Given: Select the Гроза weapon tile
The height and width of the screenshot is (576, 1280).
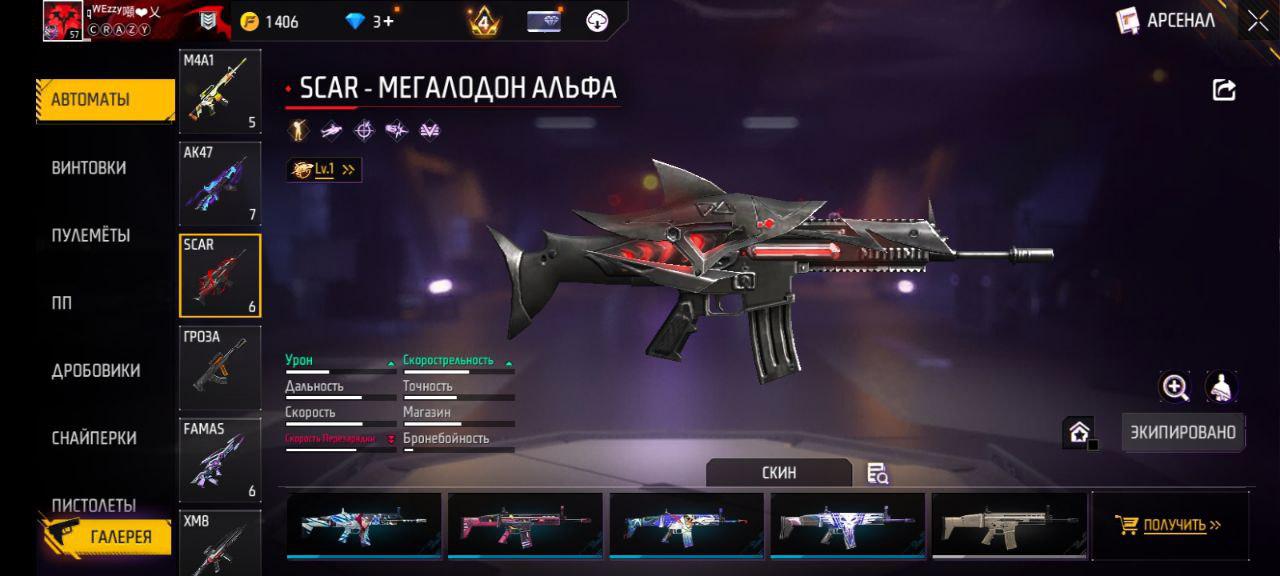Looking at the screenshot, I should click(x=220, y=368).
